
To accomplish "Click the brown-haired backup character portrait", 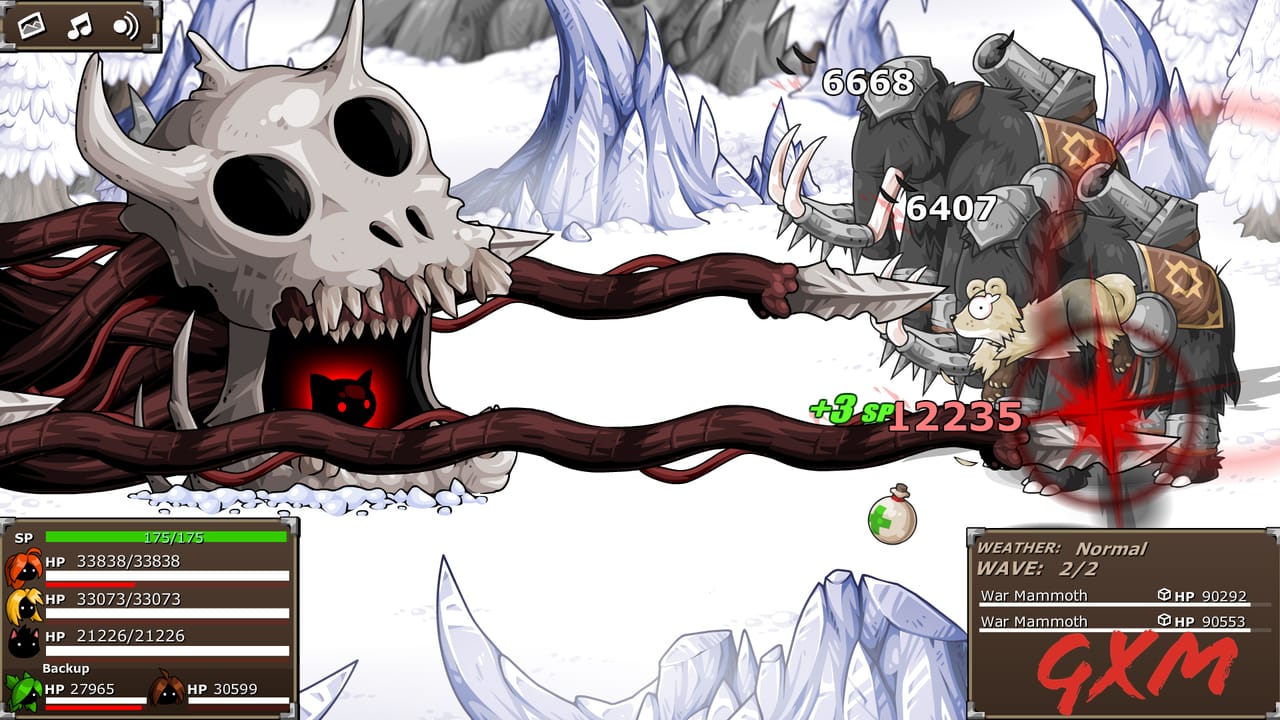I will (x=165, y=688).
